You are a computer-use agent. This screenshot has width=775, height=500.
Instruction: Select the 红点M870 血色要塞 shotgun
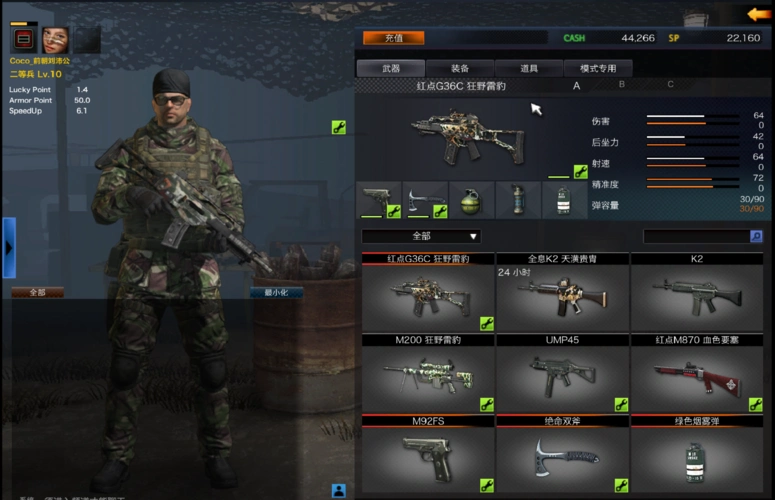click(x=696, y=376)
